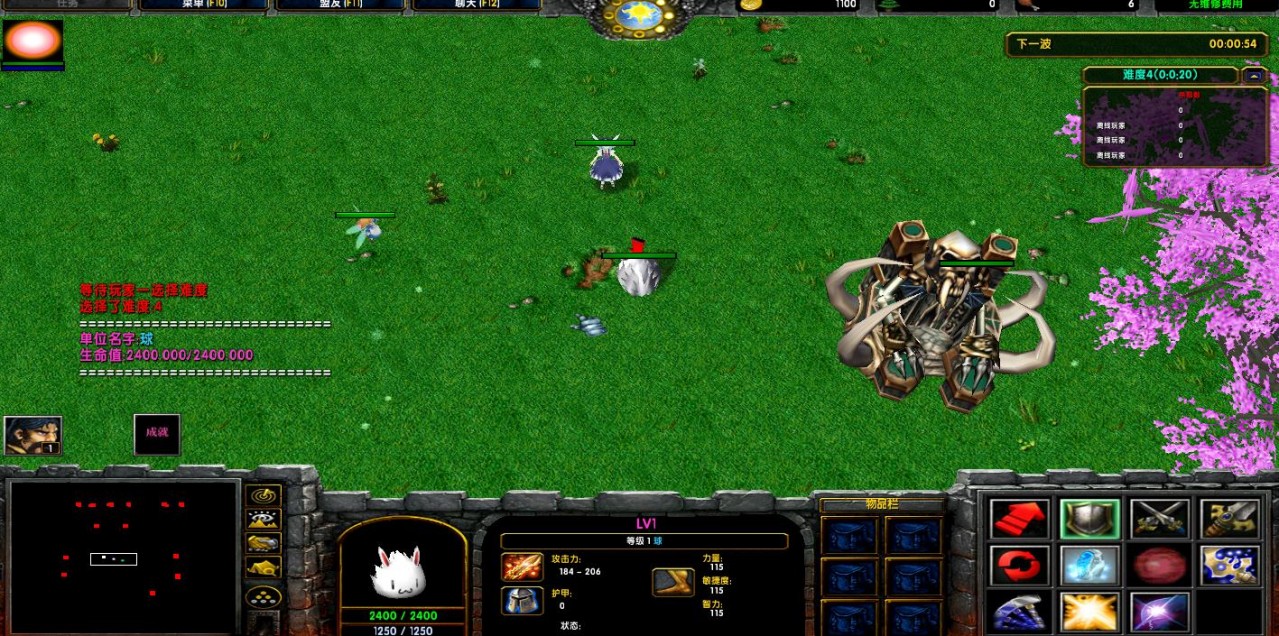Select the glowing hero portrait icon
Image resolution: width=1279 pixels, height=636 pixels.
(x=33, y=42)
